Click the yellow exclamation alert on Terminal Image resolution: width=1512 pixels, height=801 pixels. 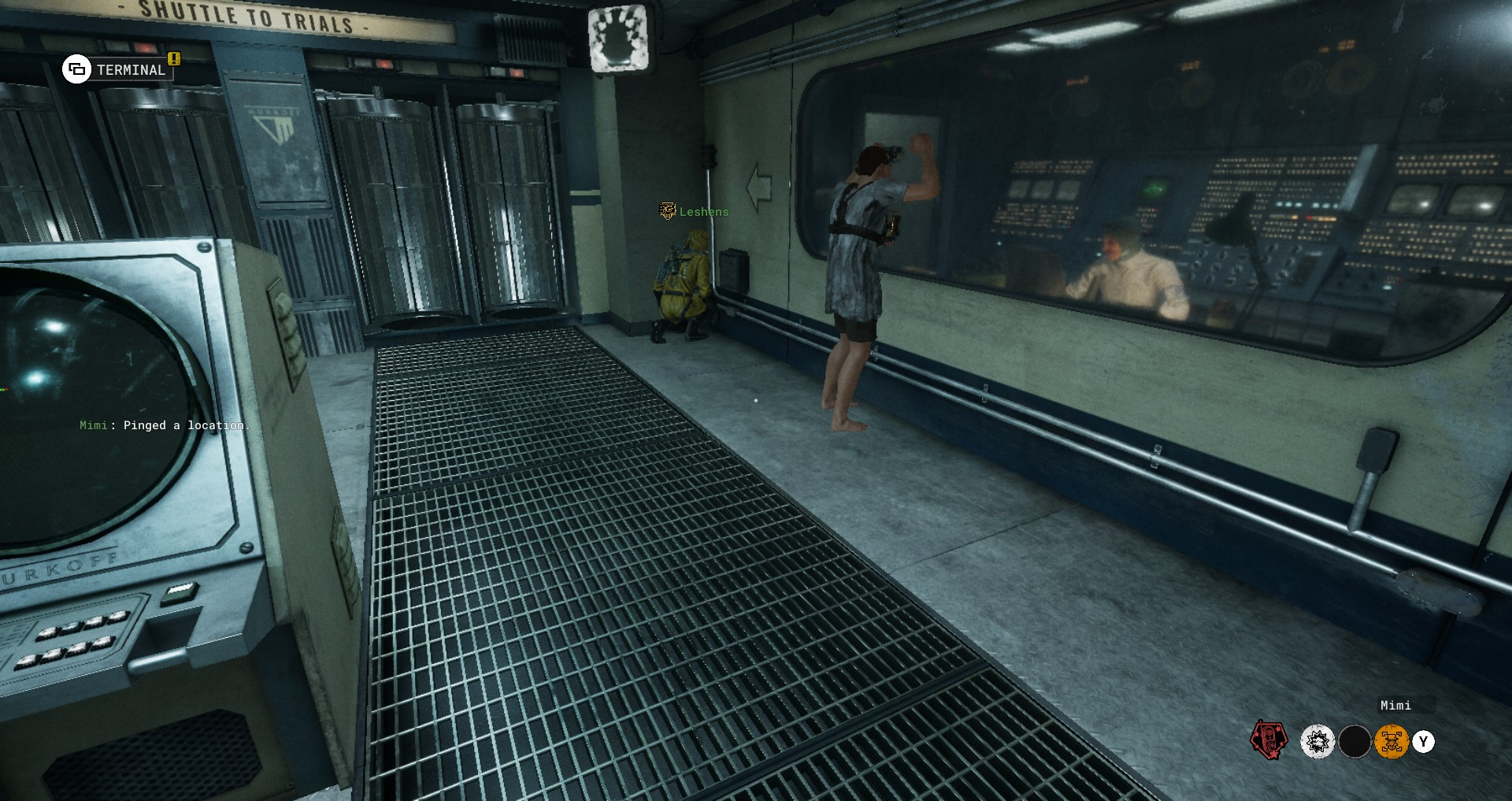174,58
